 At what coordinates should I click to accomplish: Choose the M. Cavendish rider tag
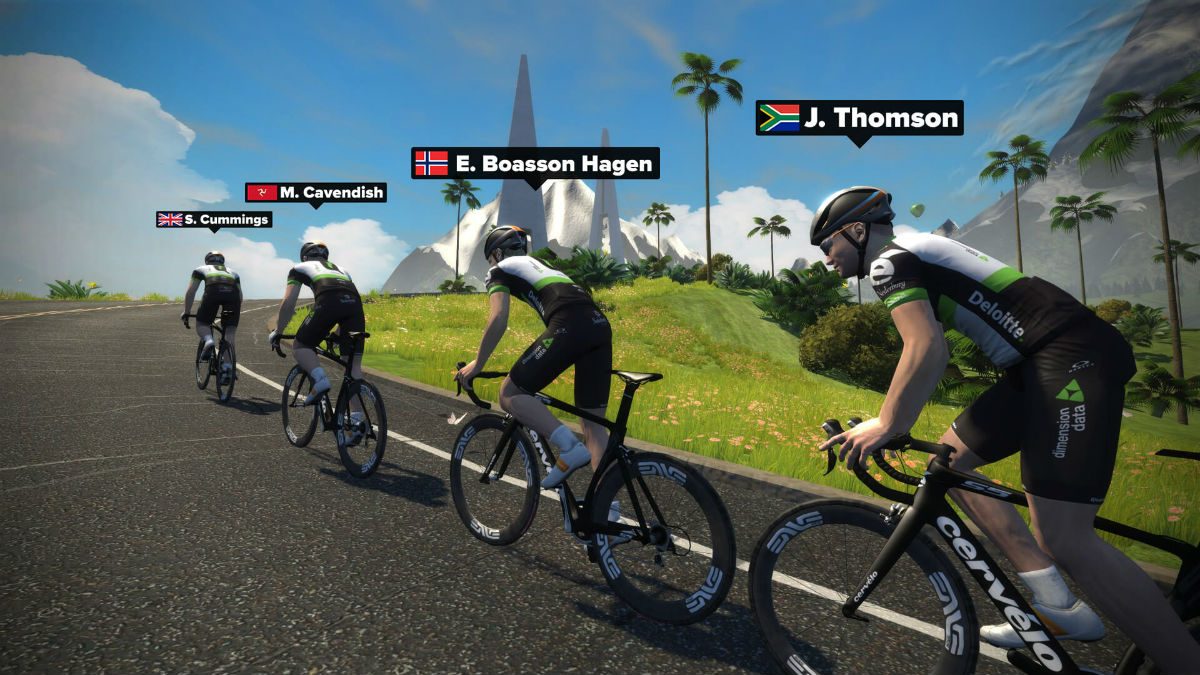coord(316,192)
